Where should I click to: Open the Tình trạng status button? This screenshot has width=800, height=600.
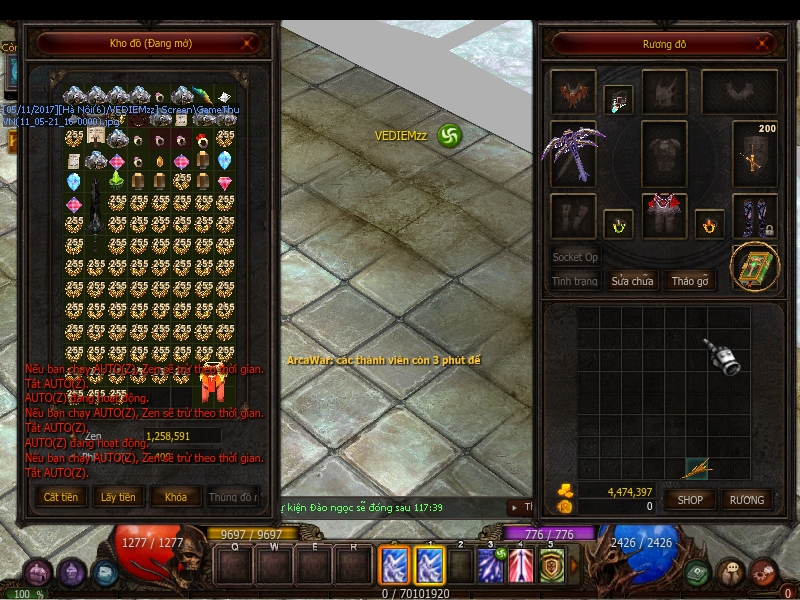(575, 281)
